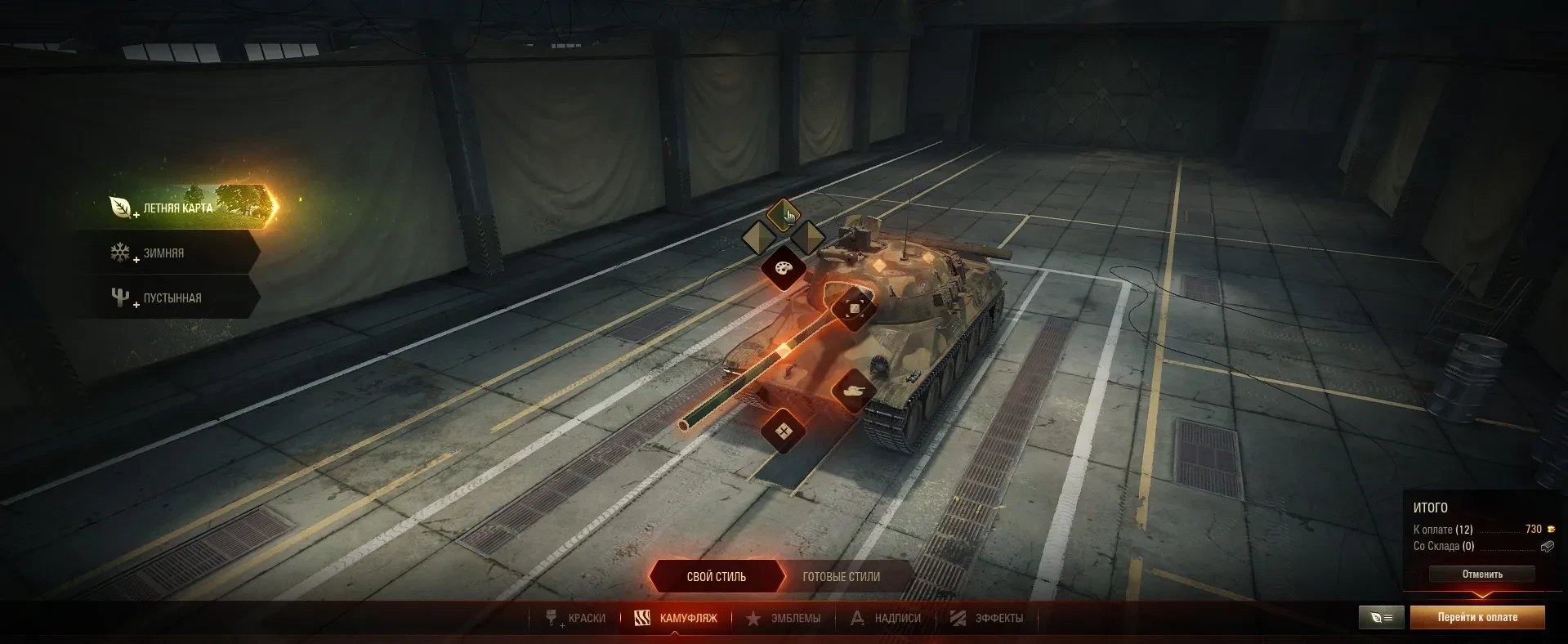Click the square-with-arrows scale icon on the turret
The image size is (1568, 644).
coord(854,308)
